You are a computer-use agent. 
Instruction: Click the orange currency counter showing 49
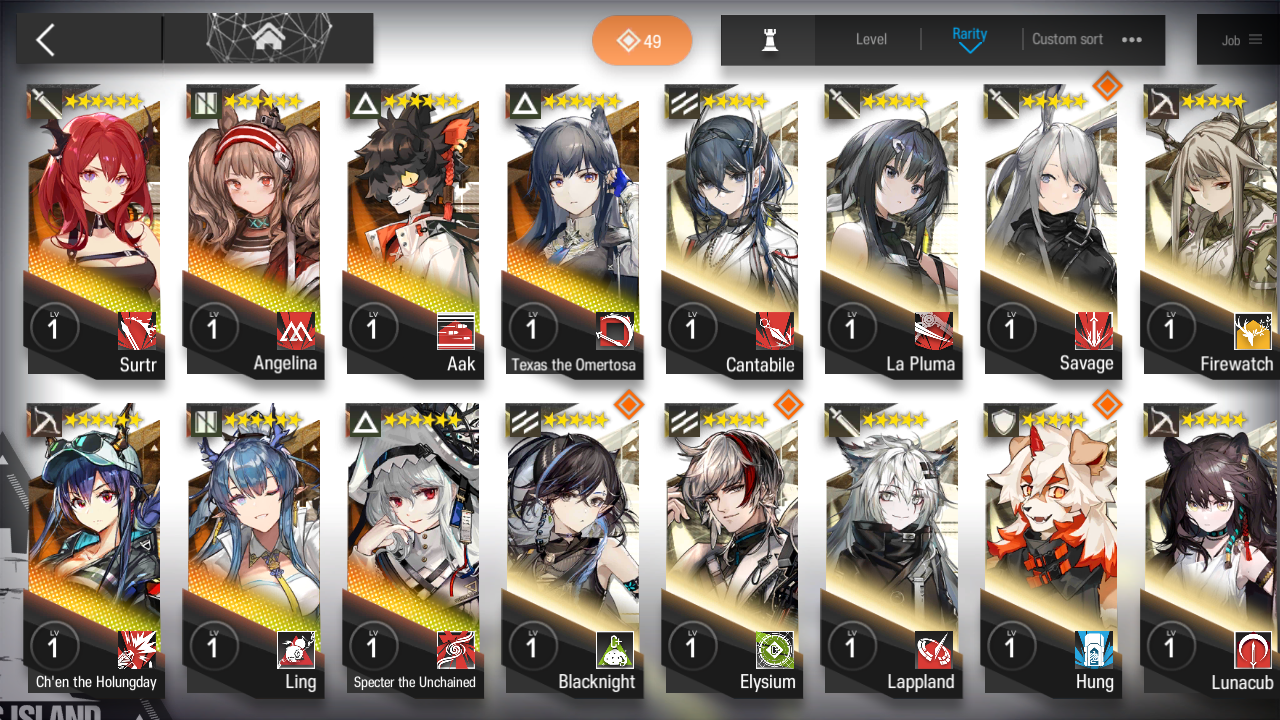tap(642, 40)
